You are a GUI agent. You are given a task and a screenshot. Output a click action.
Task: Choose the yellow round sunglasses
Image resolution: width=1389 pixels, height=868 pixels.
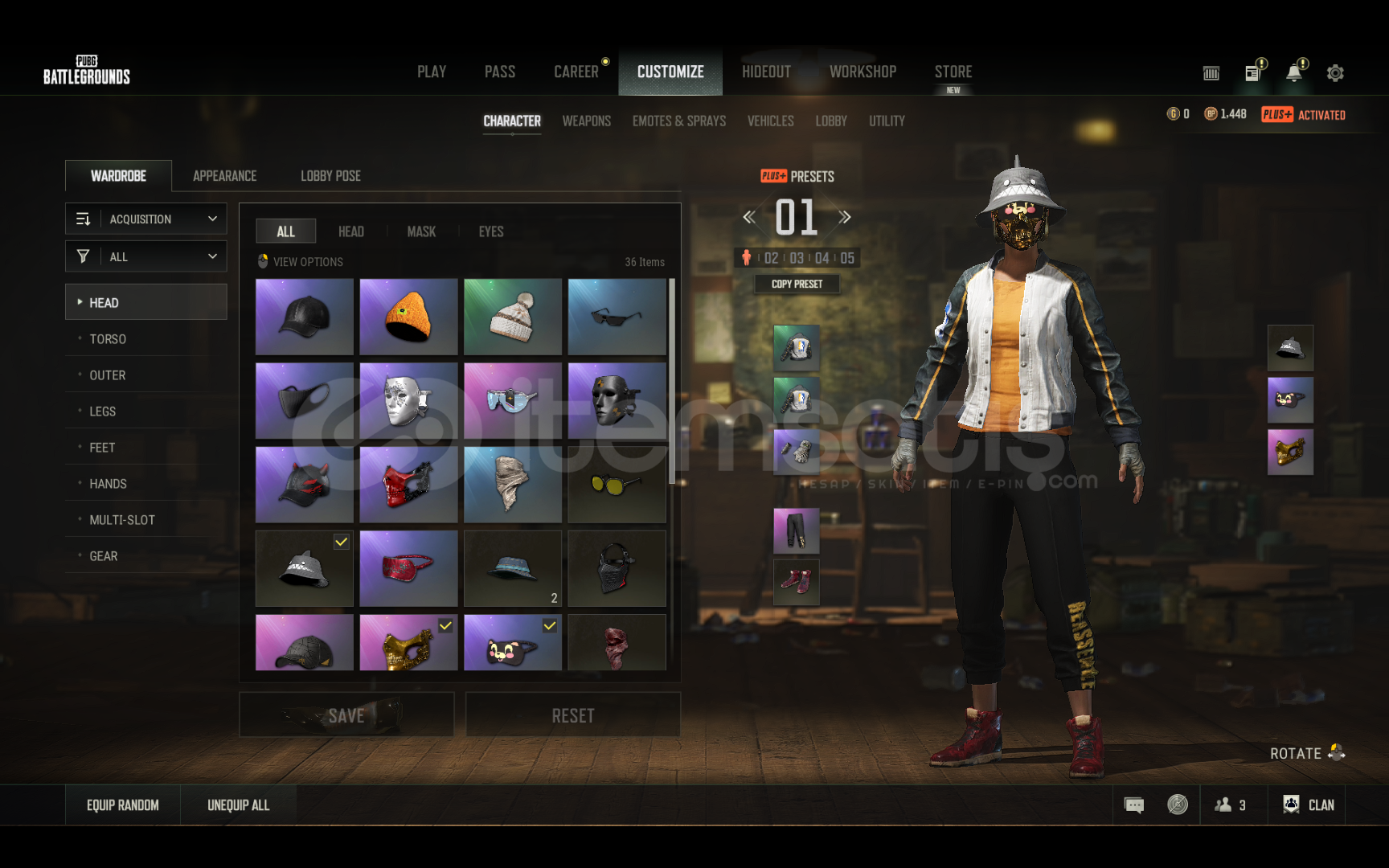pyautogui.click(x=617, y=485)
